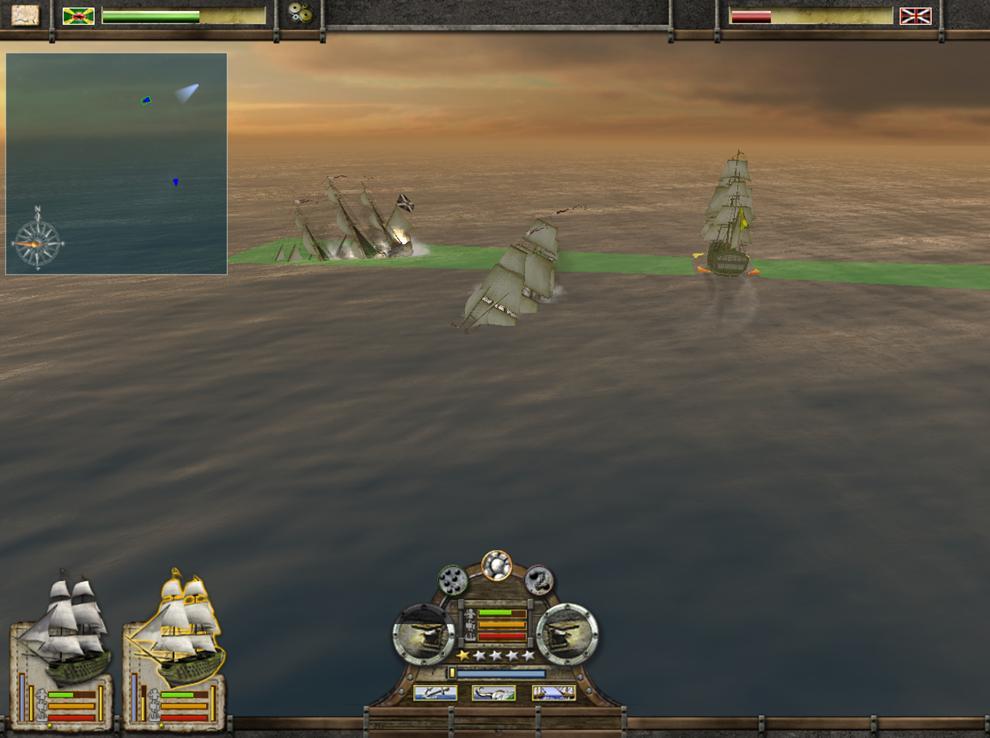
Task: Open the parchment map icon
Action: pyautogui.click(x=25, y=15)
